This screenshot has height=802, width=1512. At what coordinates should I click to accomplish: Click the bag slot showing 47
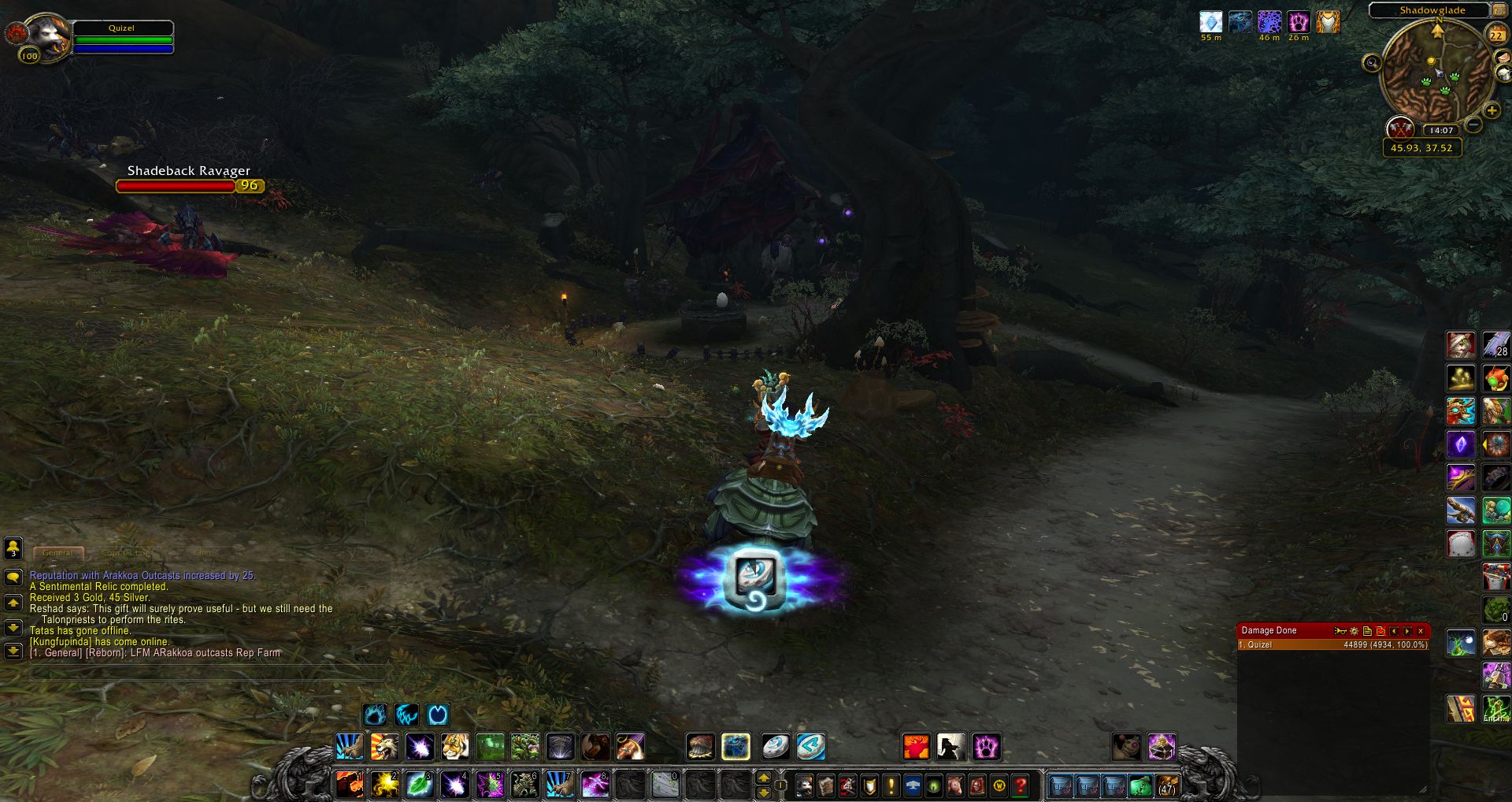click(1166, 785)
